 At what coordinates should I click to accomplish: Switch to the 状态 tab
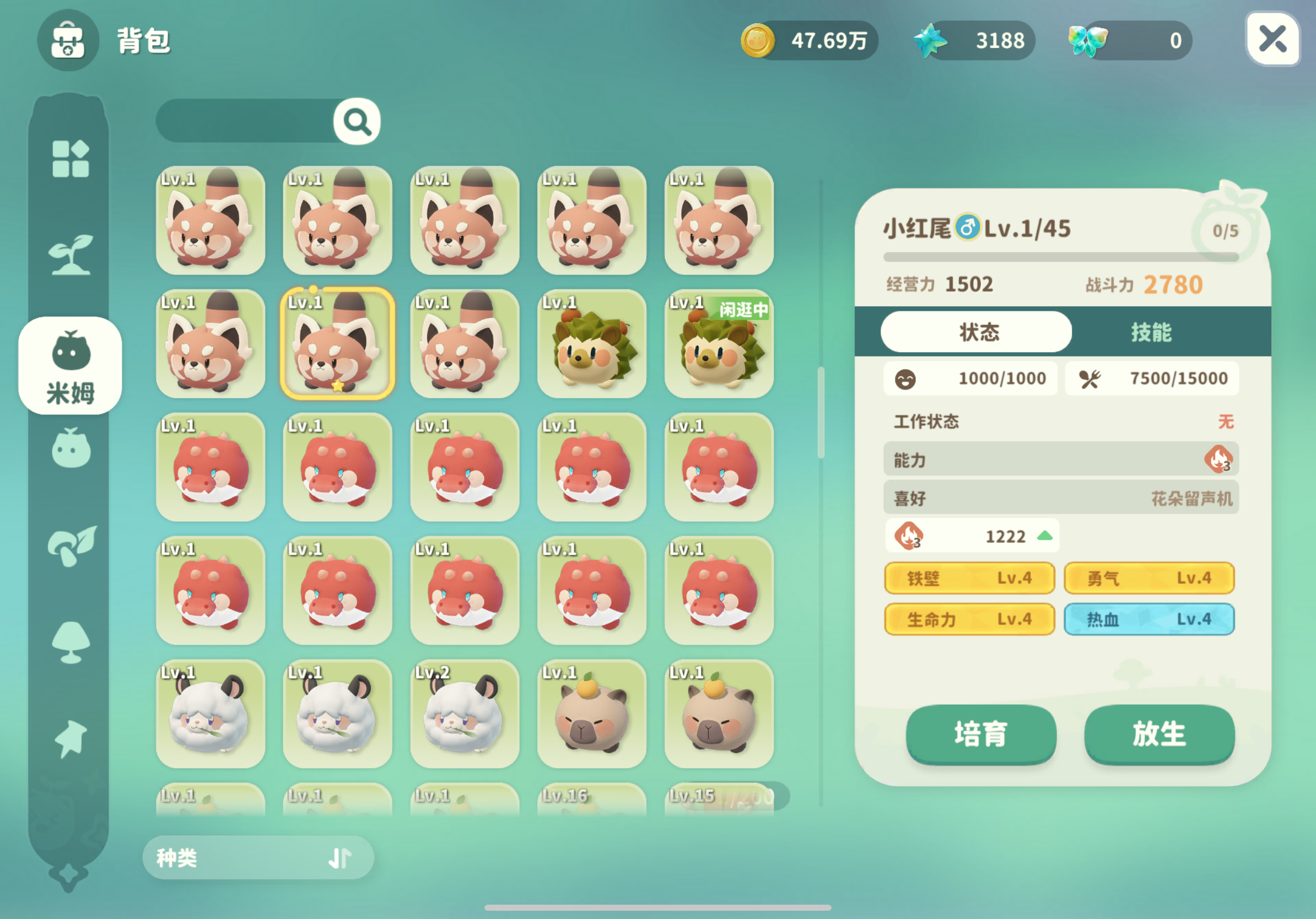point(975,331)
